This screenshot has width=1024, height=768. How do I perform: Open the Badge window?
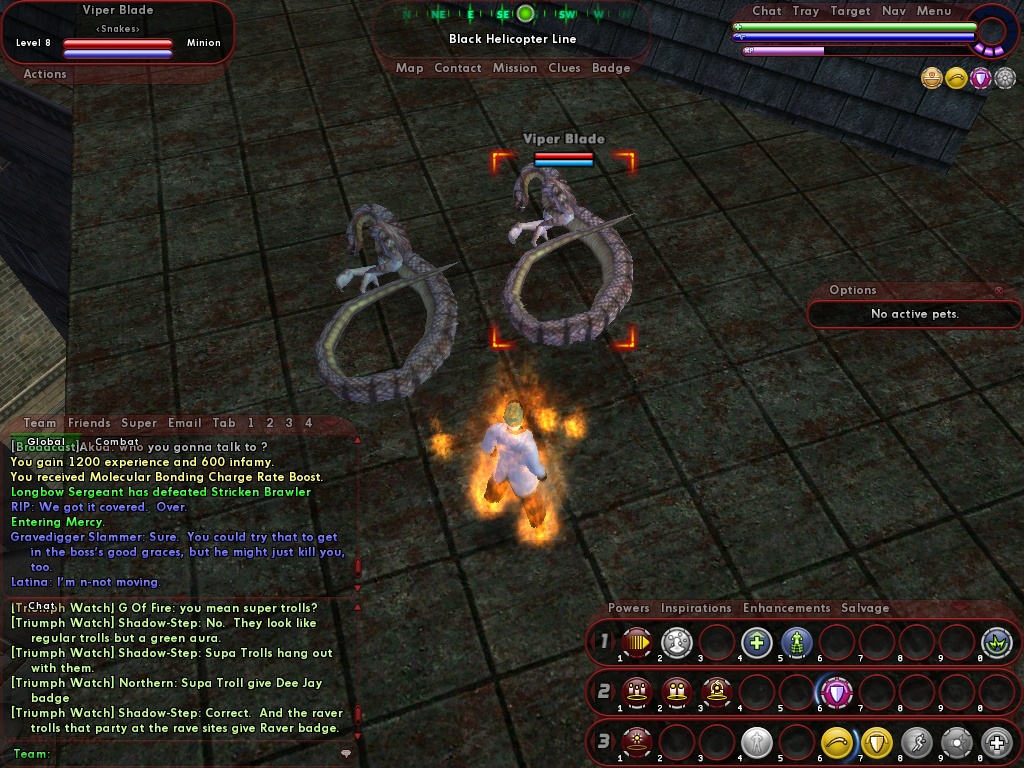[611, 68]
